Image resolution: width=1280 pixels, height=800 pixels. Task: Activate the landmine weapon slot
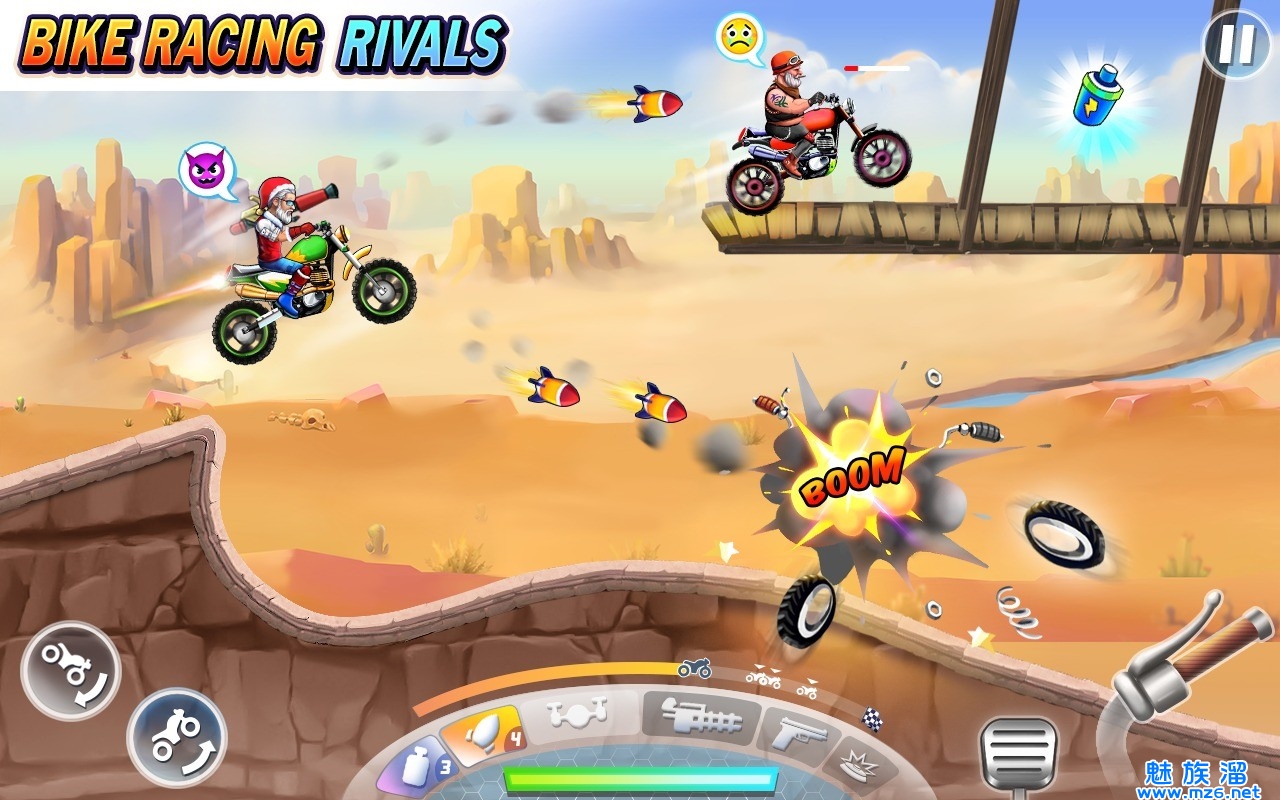858,767
